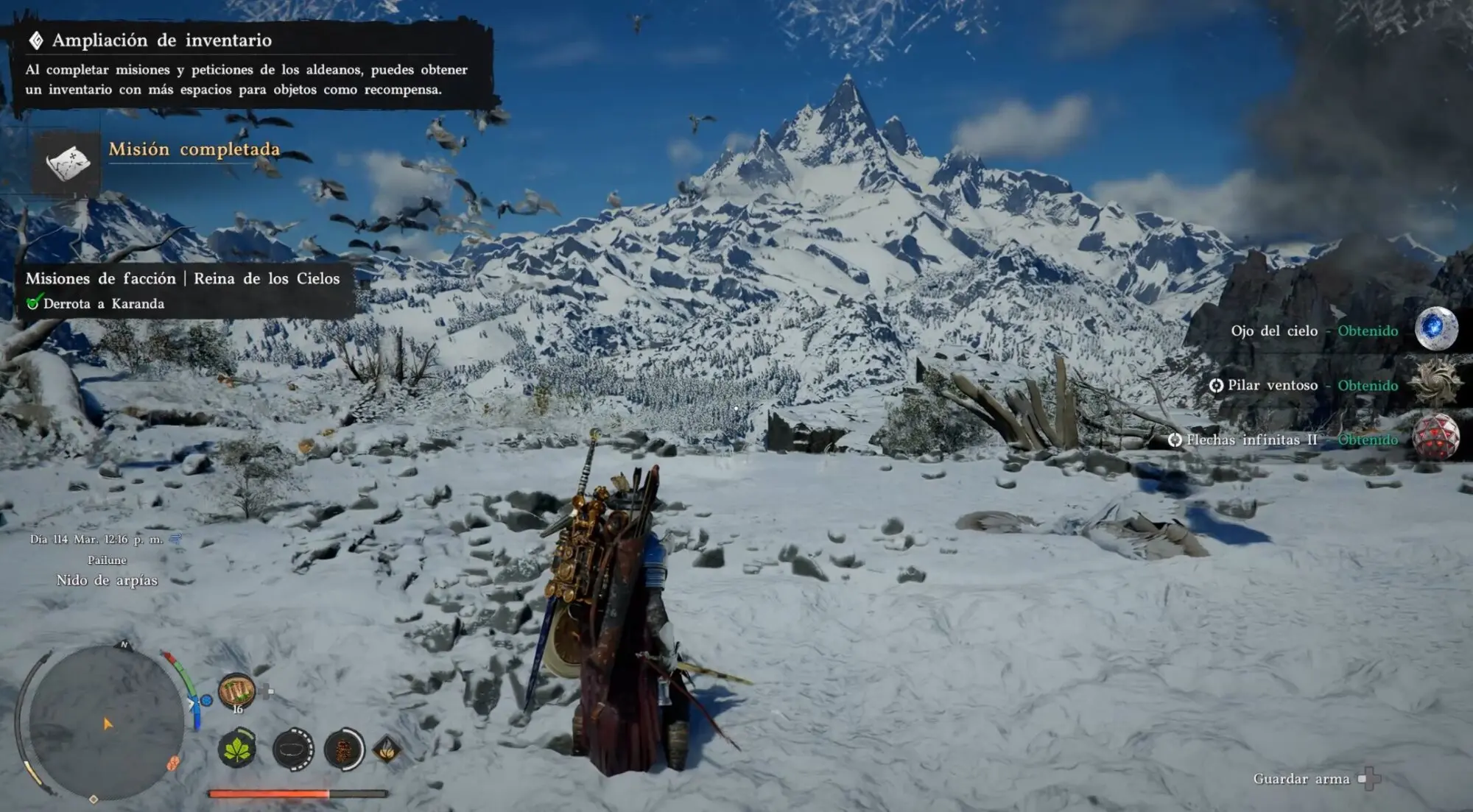
Task: Select the Flechas infinitas II reward icon
Action: coord(1435,438)
